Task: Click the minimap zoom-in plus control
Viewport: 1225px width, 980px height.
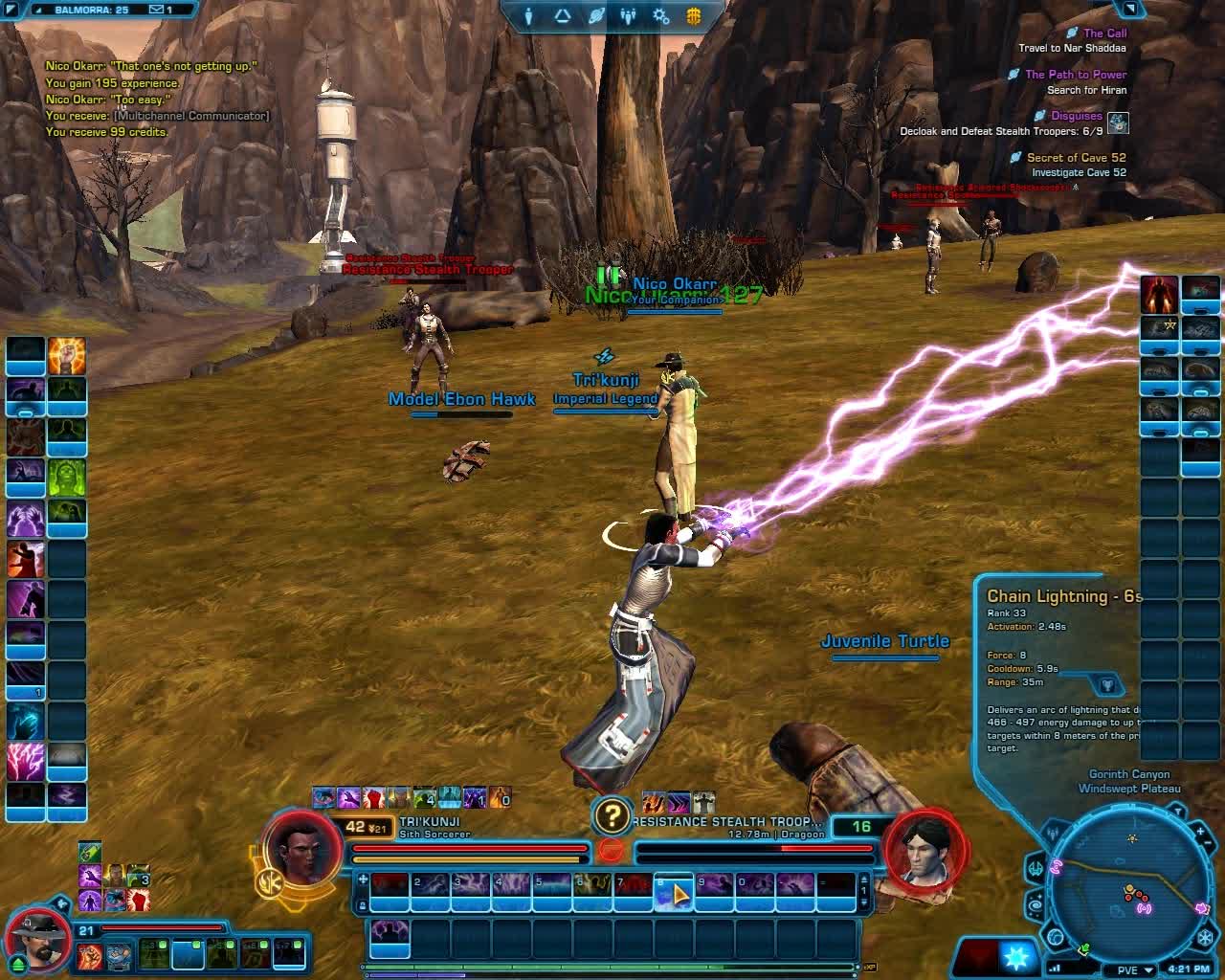Action: (1201, 830)
